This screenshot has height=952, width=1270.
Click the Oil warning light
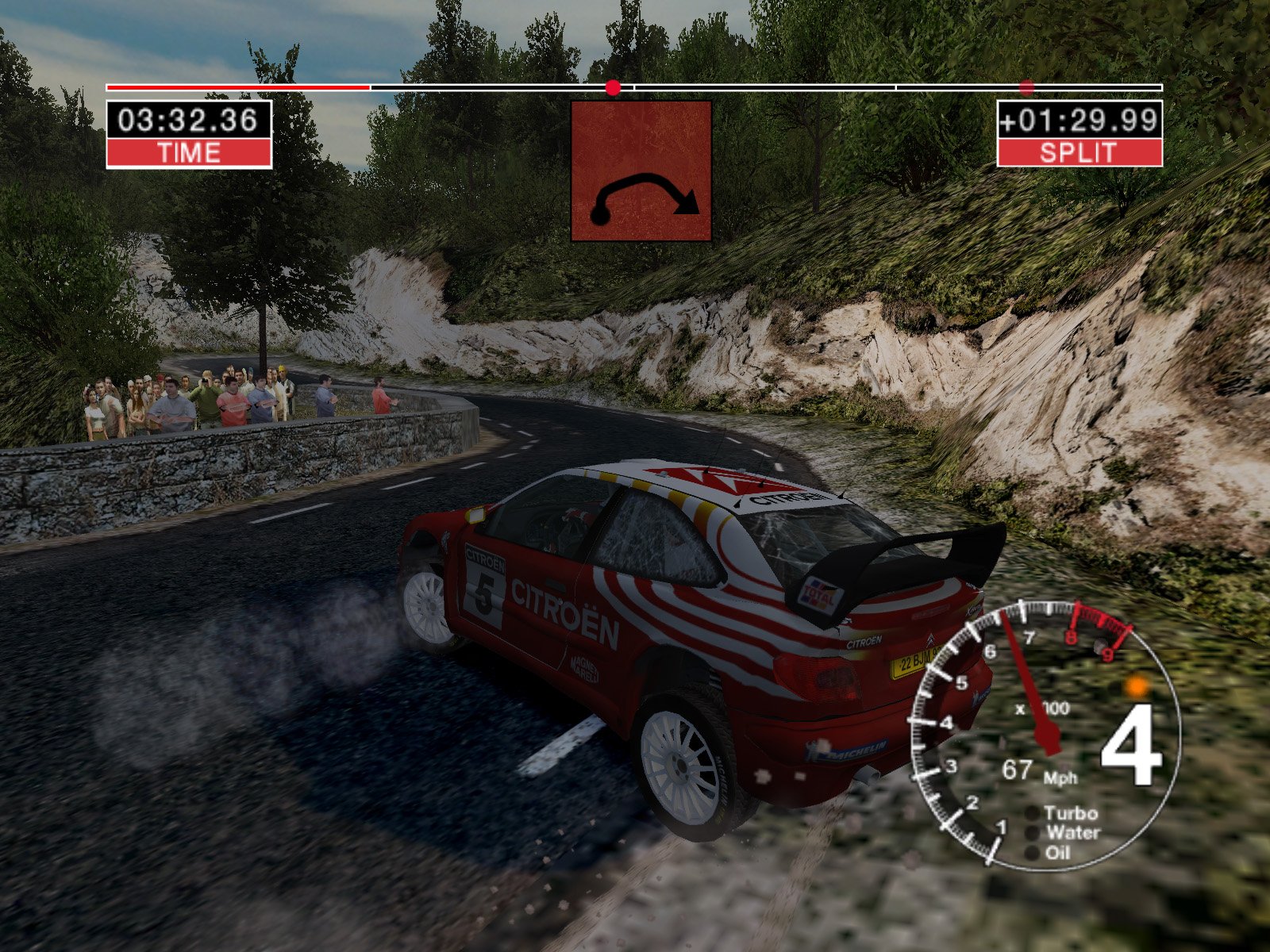click(1032, 853)
